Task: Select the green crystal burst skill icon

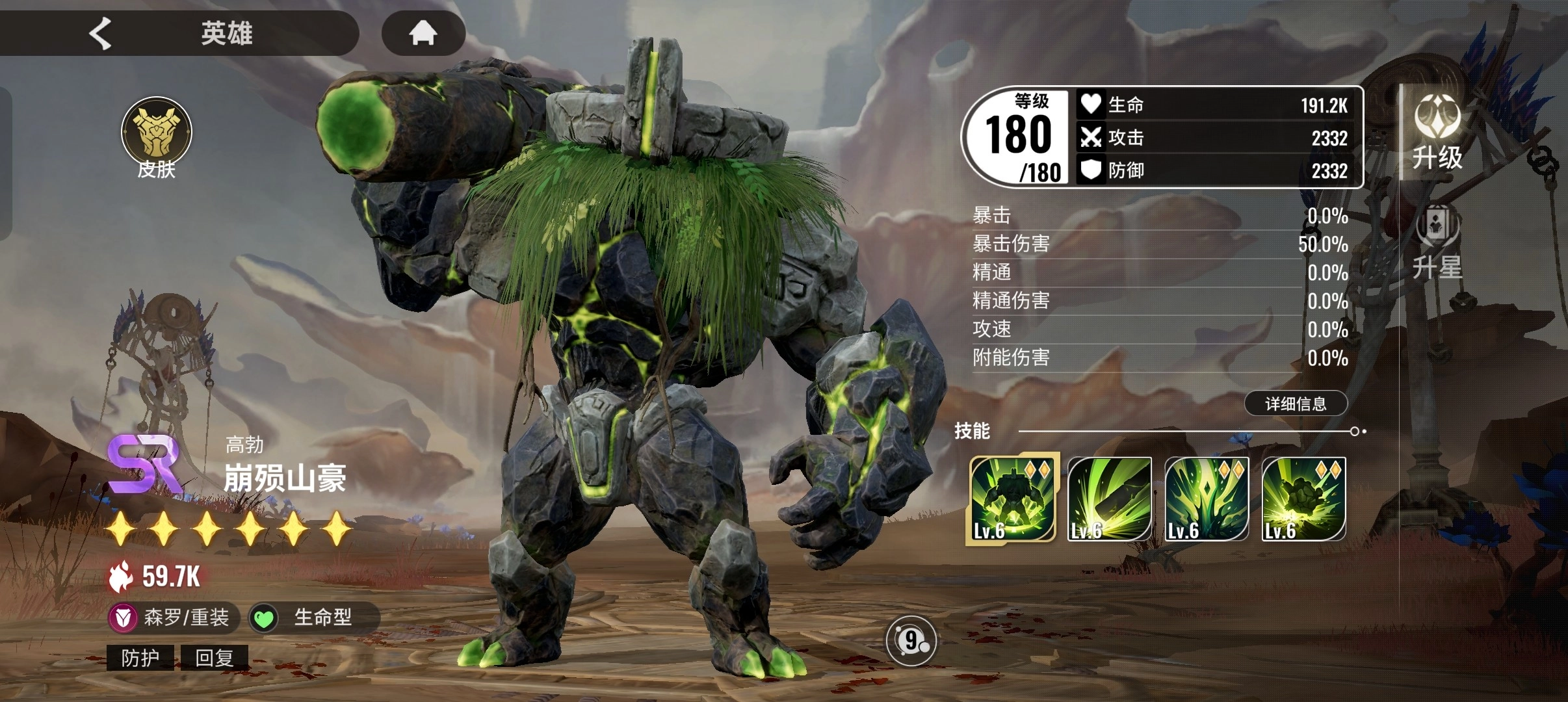Action: coord(1207,499)
